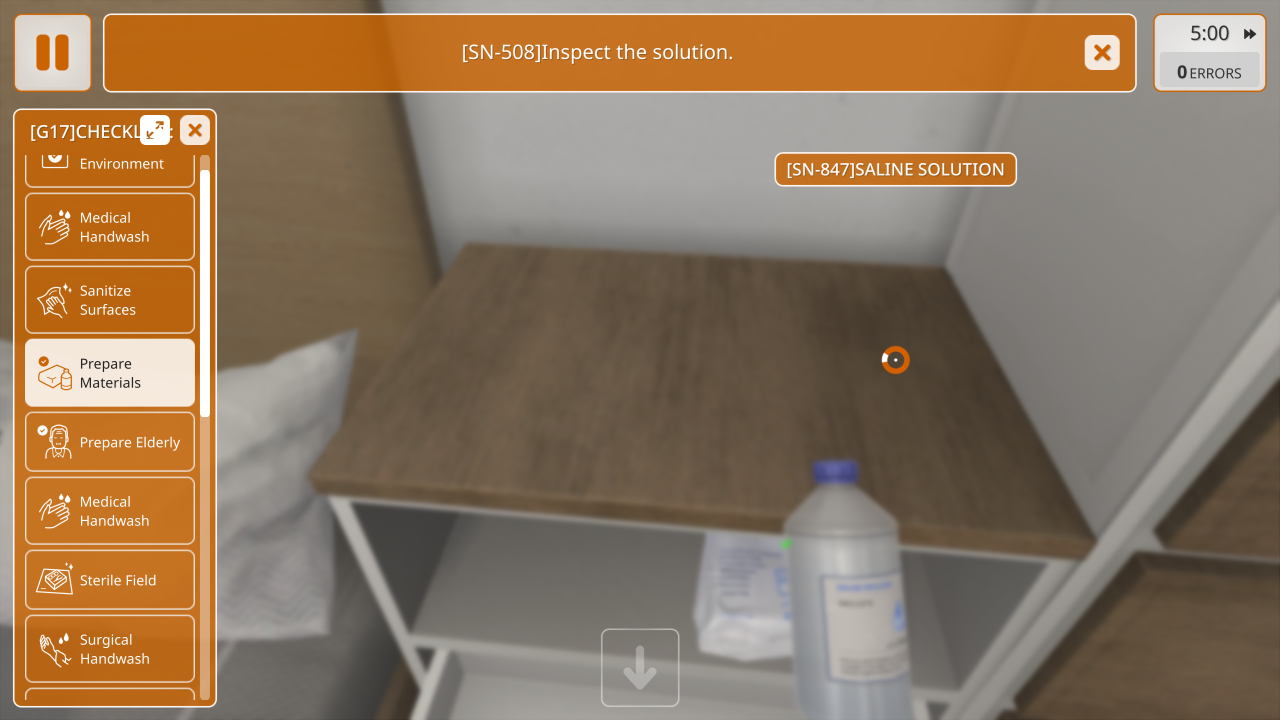Viewport: 1280px width, 720px height.
Task: Close the Inspect the solution instruction banner
Action: click(1102, 52)
